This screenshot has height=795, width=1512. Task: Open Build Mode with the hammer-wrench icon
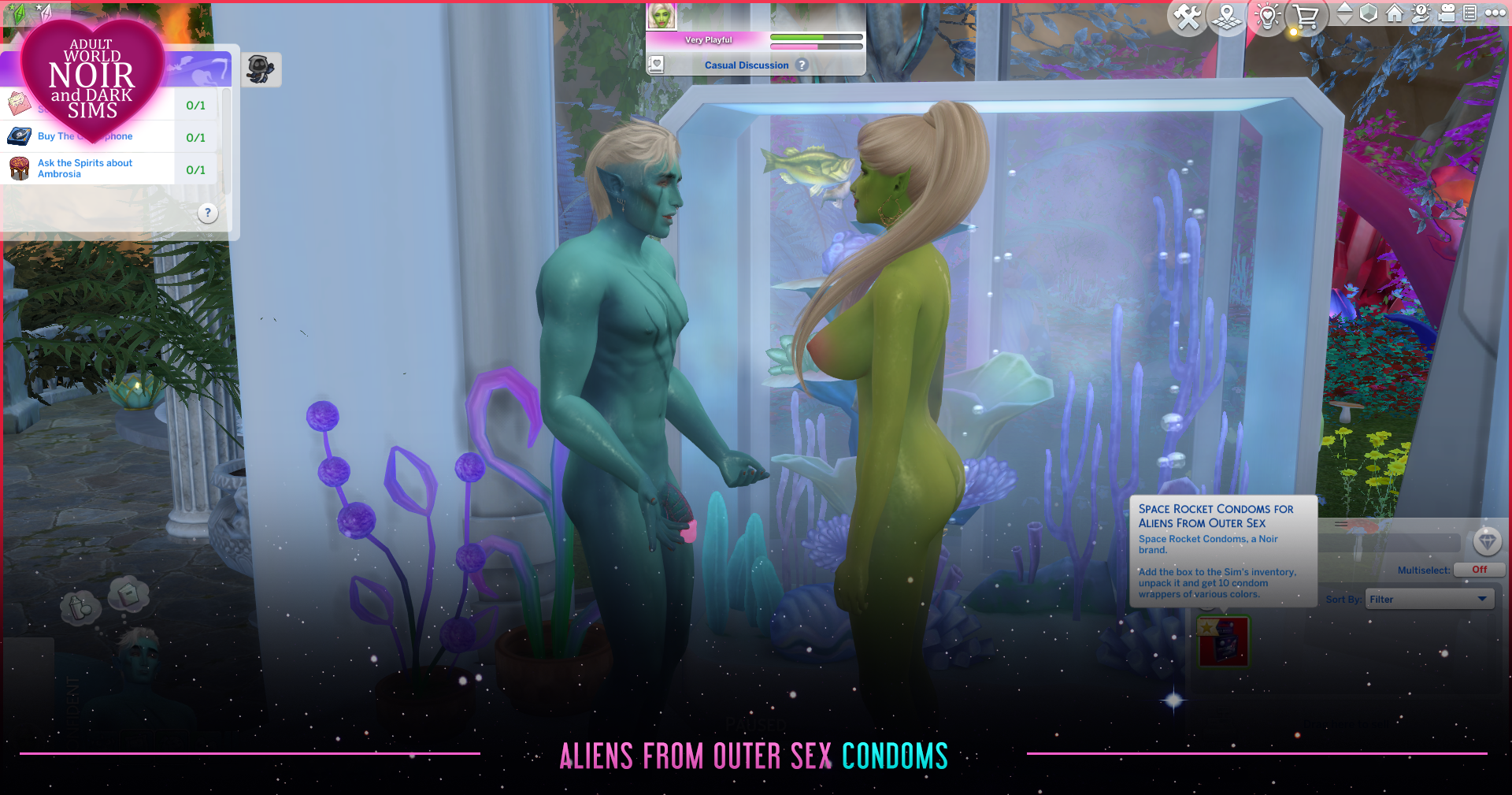click(x=1188, y=17)
